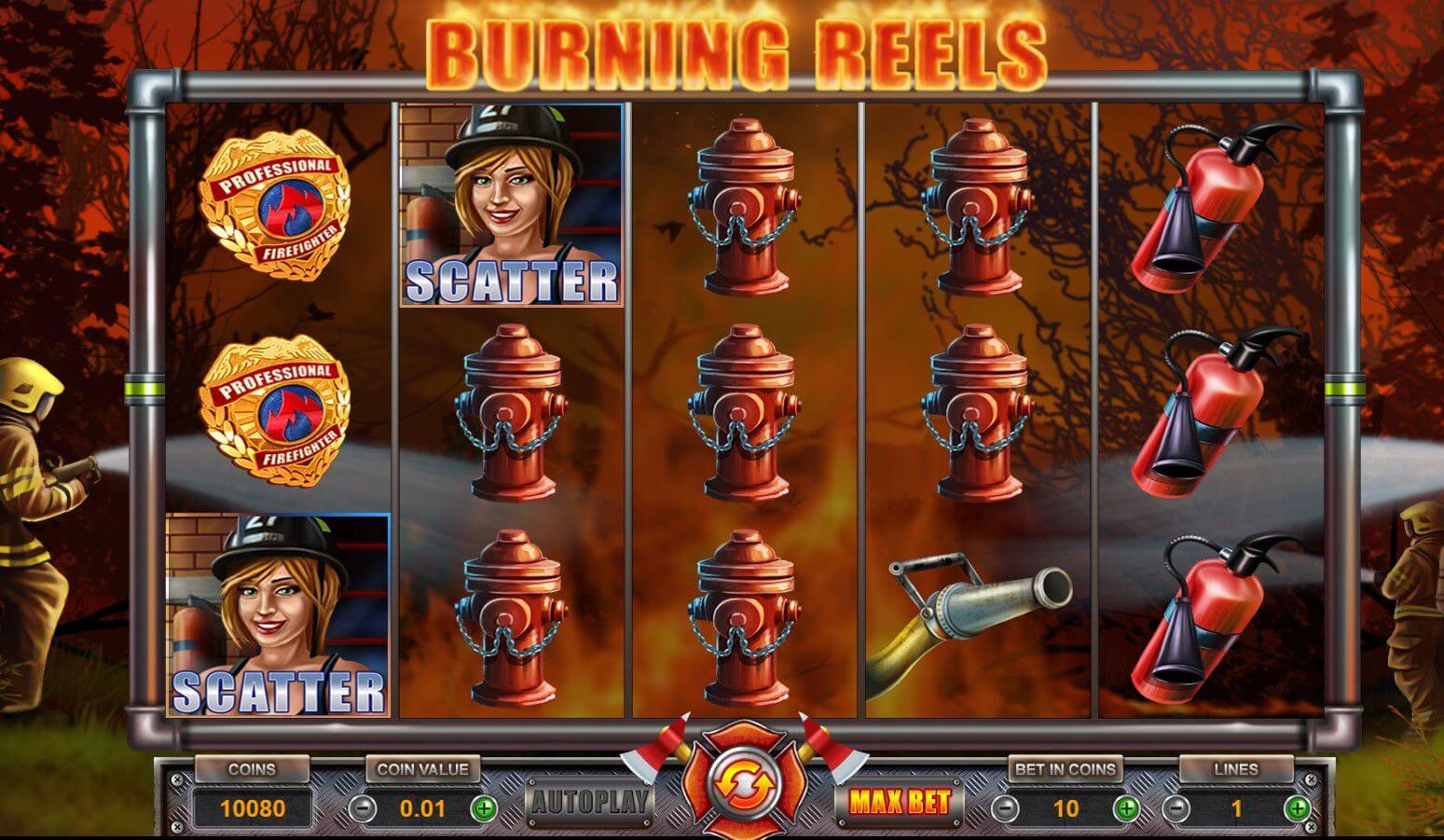Start Autoplay mode

coord(590,802)
